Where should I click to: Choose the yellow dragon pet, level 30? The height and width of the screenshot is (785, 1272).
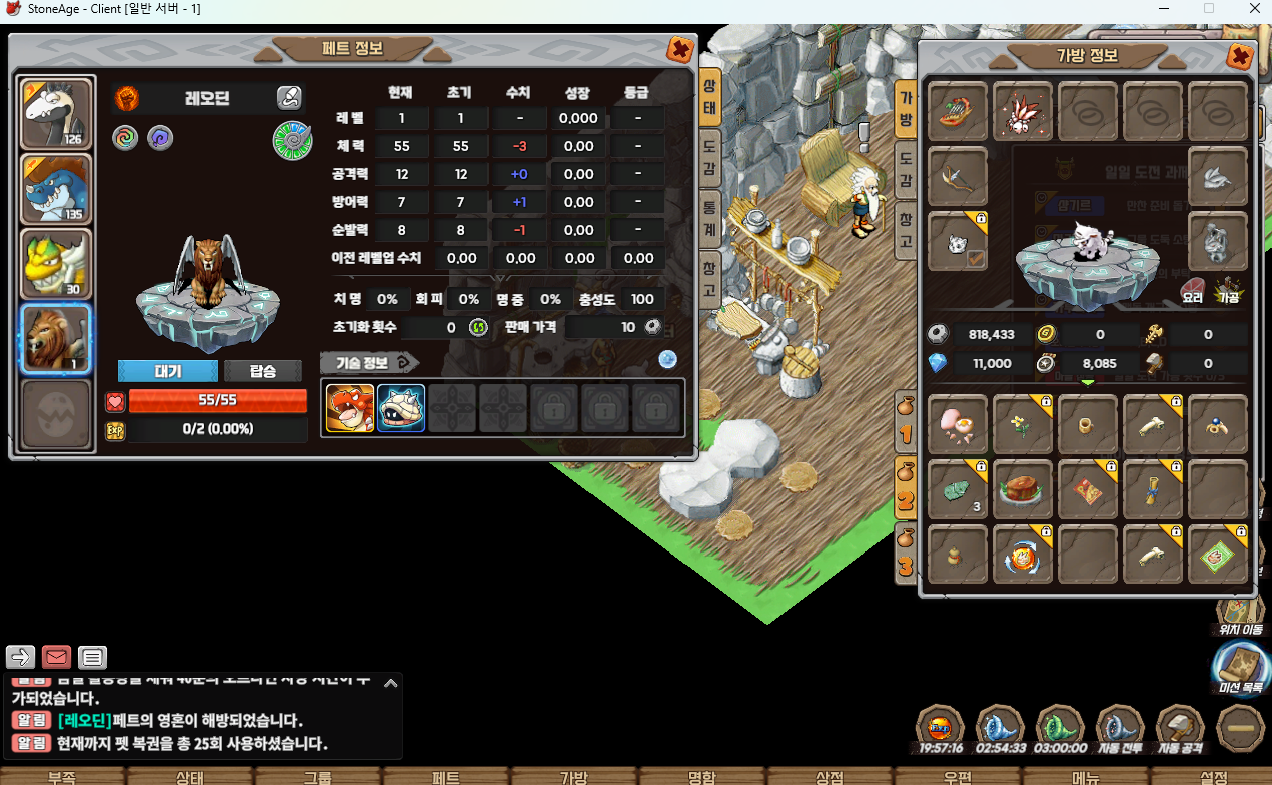tap(58, 264)
